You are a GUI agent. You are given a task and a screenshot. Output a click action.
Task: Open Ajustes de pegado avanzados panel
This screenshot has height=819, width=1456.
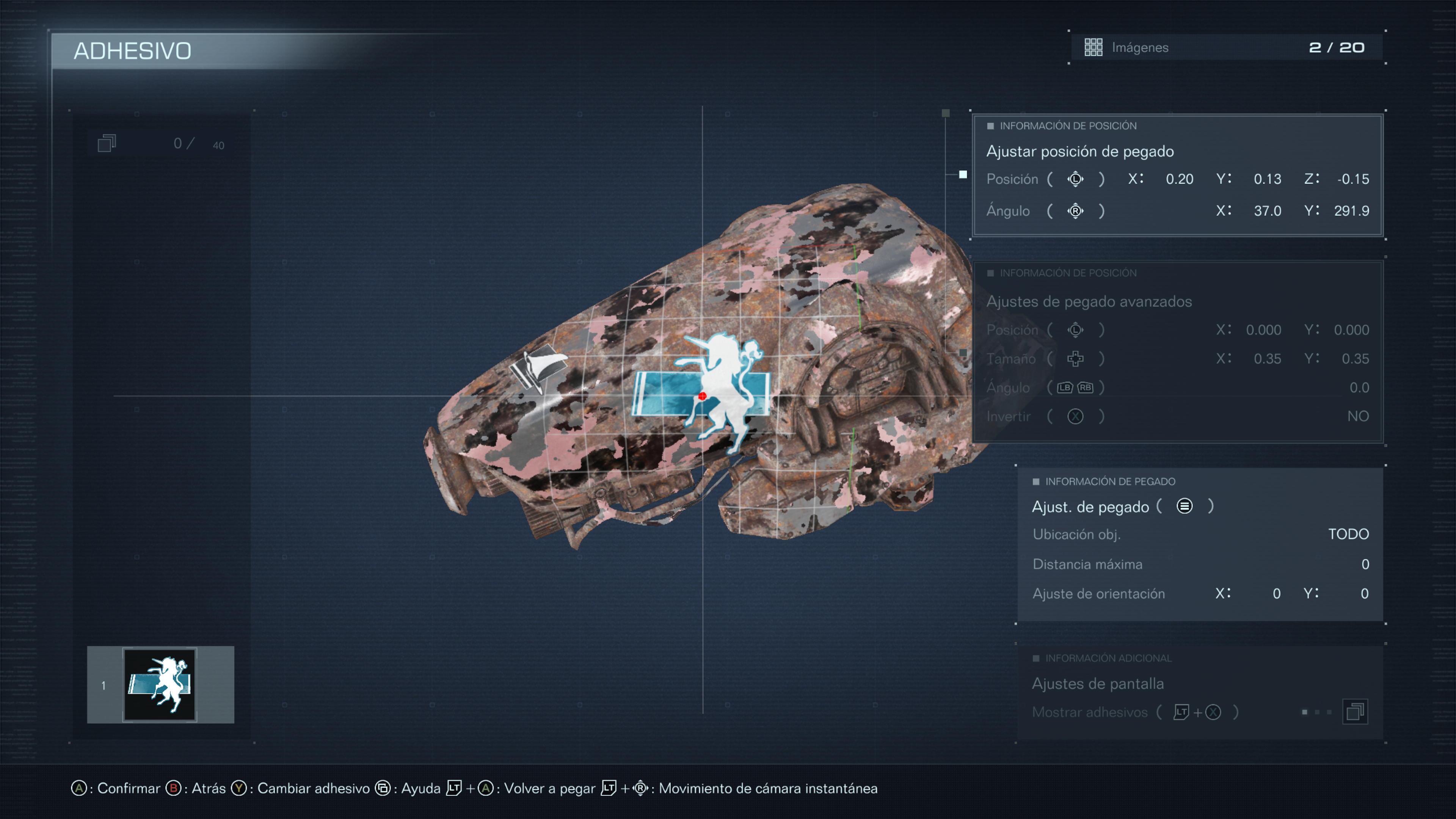tap(1089, 302)
